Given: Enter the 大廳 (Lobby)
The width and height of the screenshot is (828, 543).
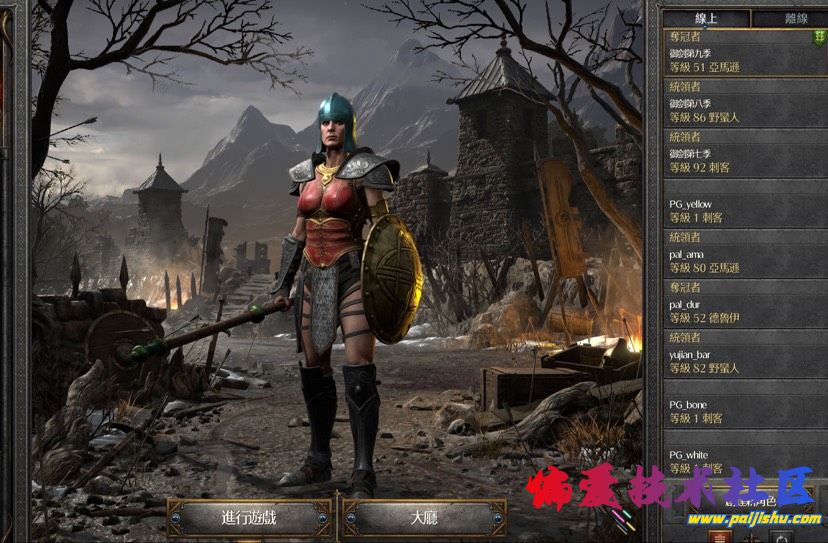Looking at the screenshot, I should pos(423,517).
